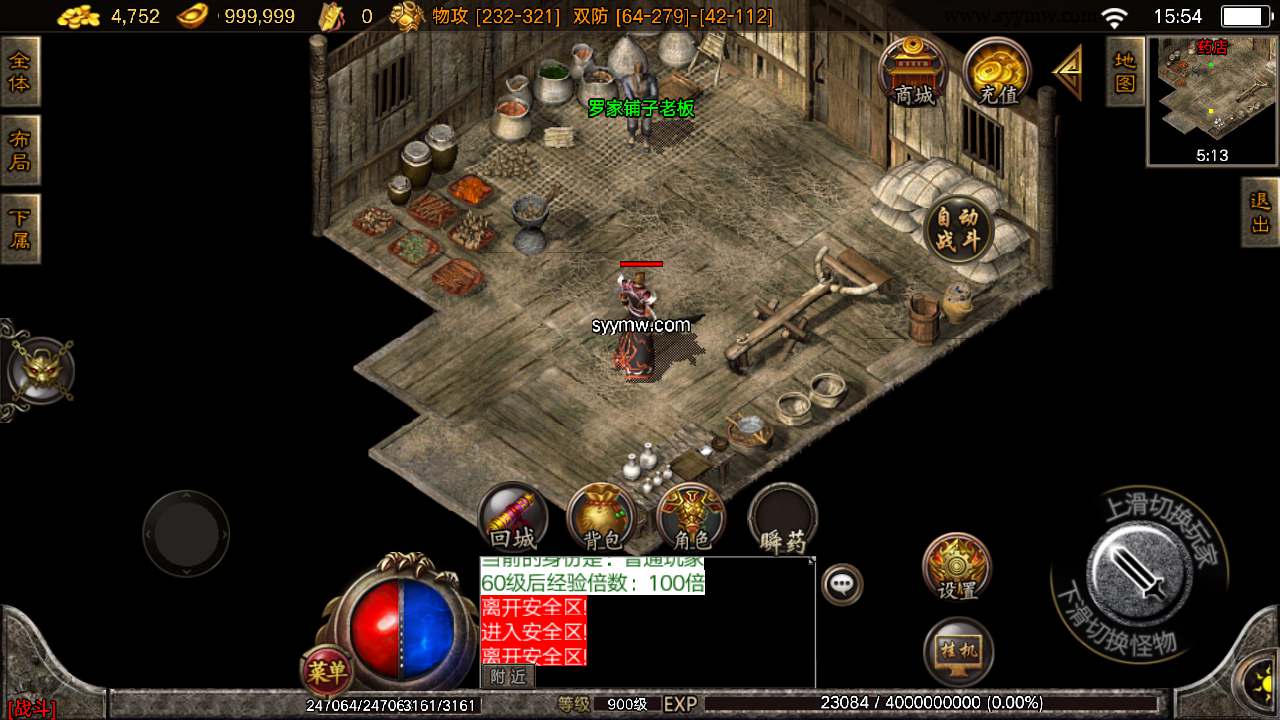1280x720 pixels.
Task: Open the 角色 character sheet
Action: click(691, 519)
